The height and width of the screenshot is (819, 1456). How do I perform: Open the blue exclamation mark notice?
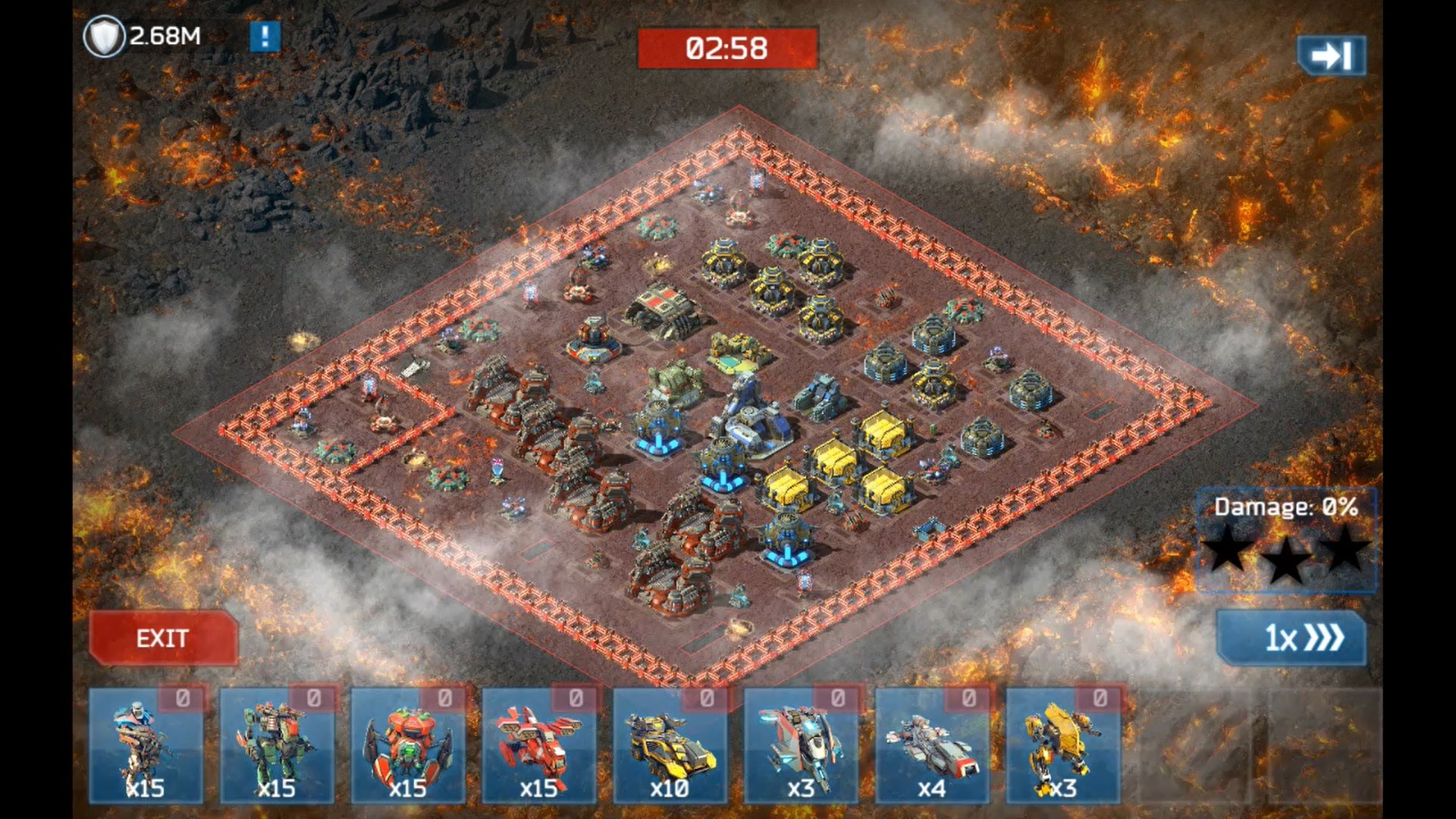265,36
